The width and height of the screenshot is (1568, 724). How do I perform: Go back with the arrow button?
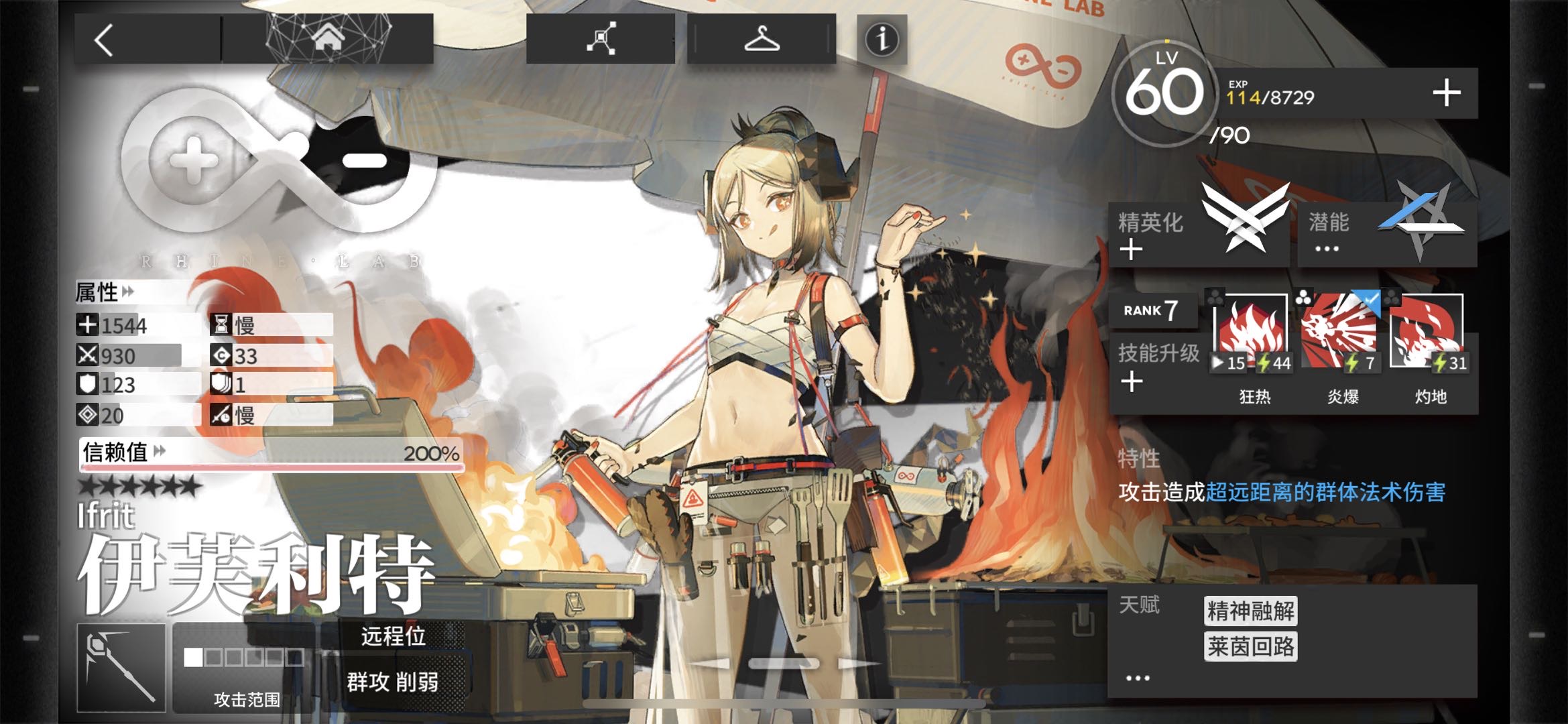tap(105, 40)
